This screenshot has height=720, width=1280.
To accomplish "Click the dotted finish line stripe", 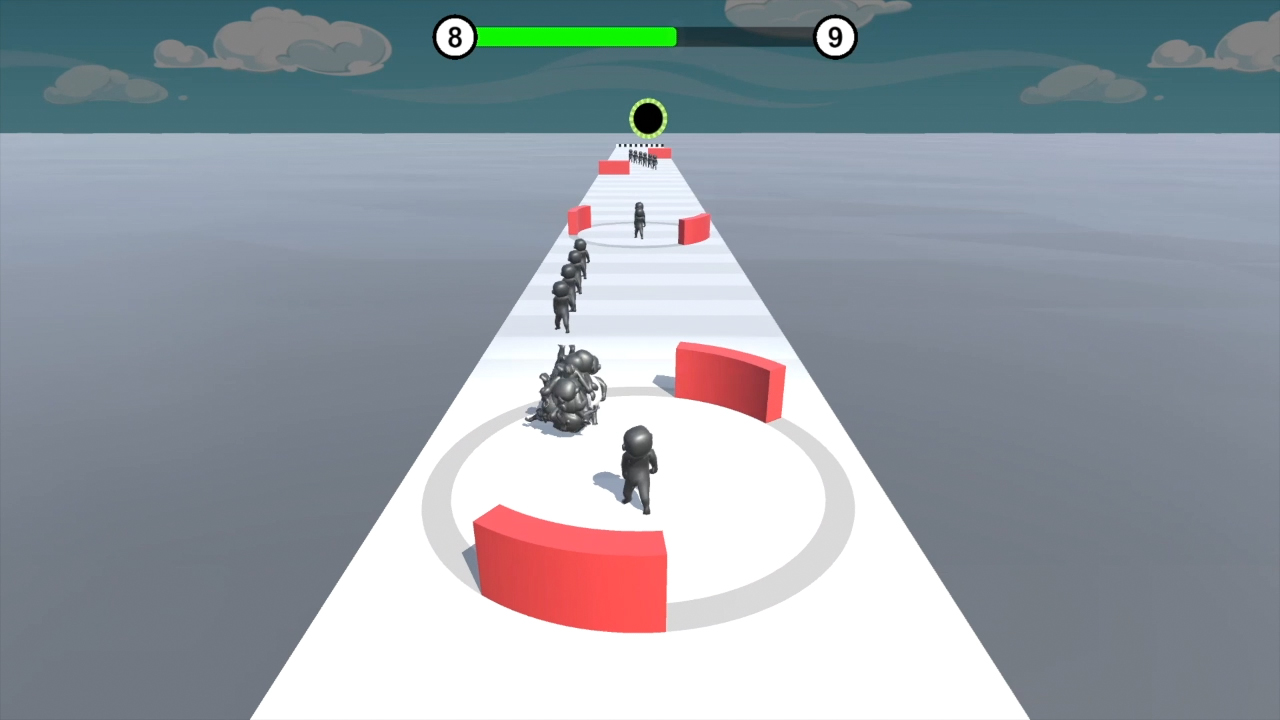I will pos(640,144).
